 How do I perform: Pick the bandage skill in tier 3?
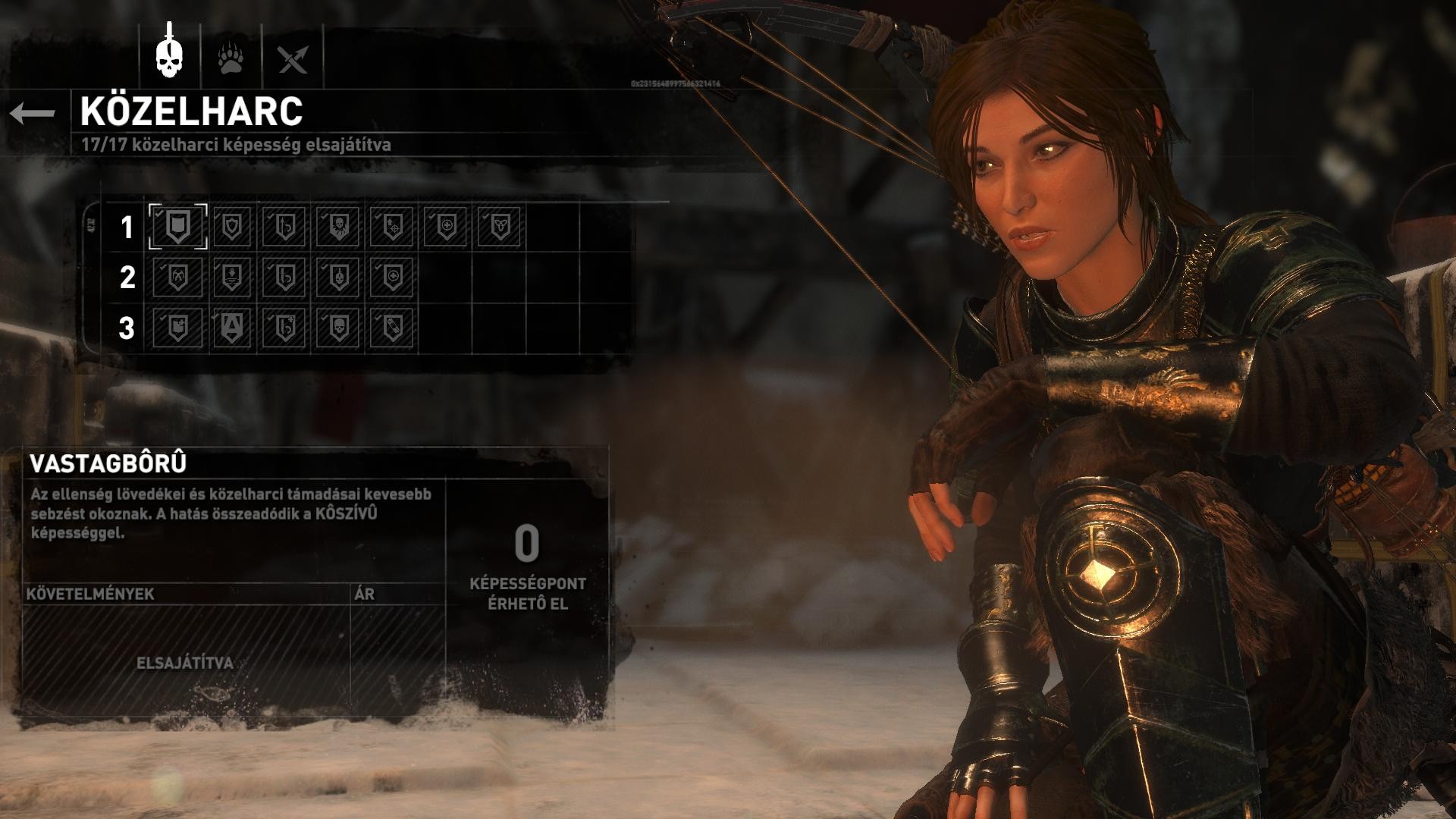[392, 328]
